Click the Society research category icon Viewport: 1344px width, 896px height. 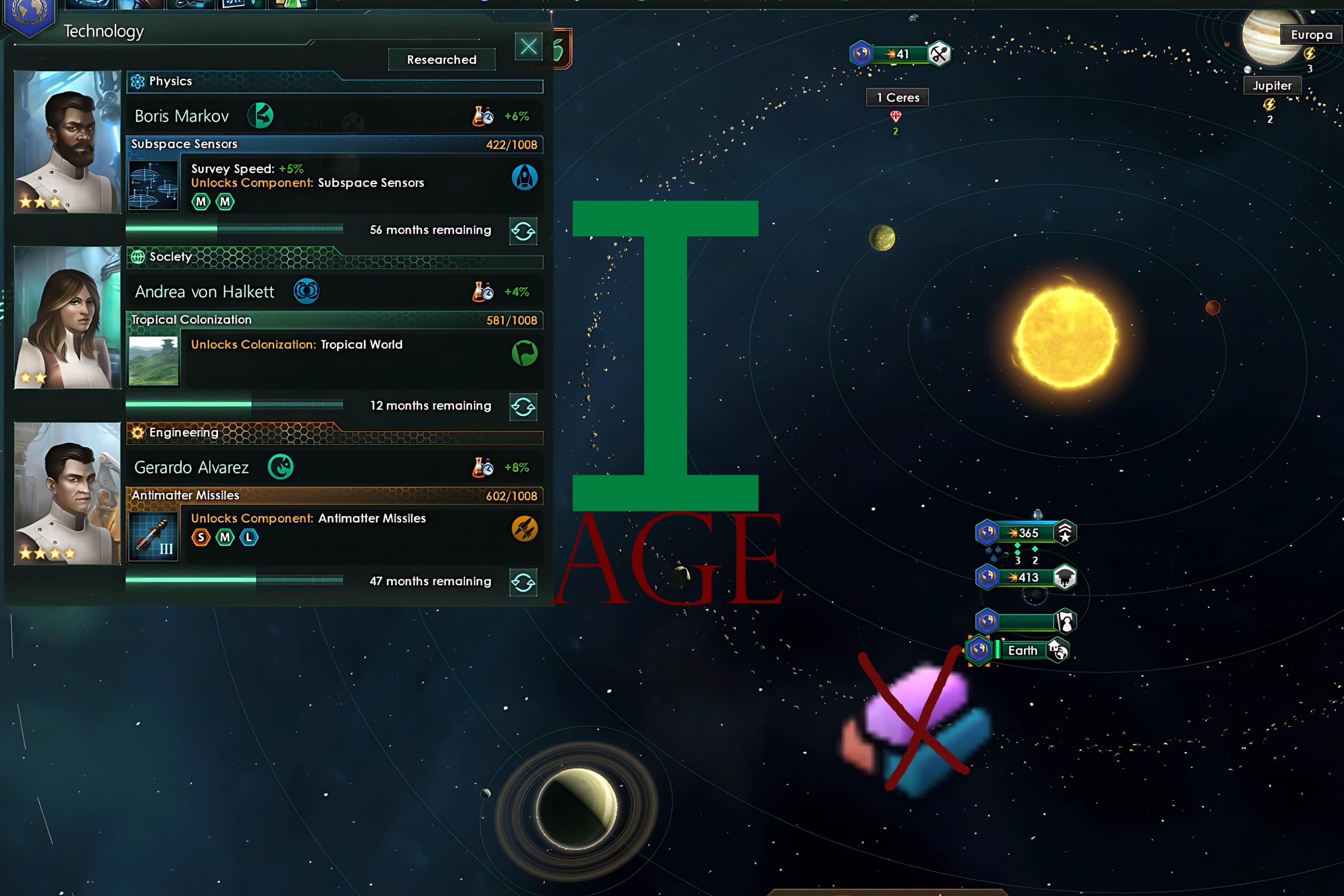(137, 257)
